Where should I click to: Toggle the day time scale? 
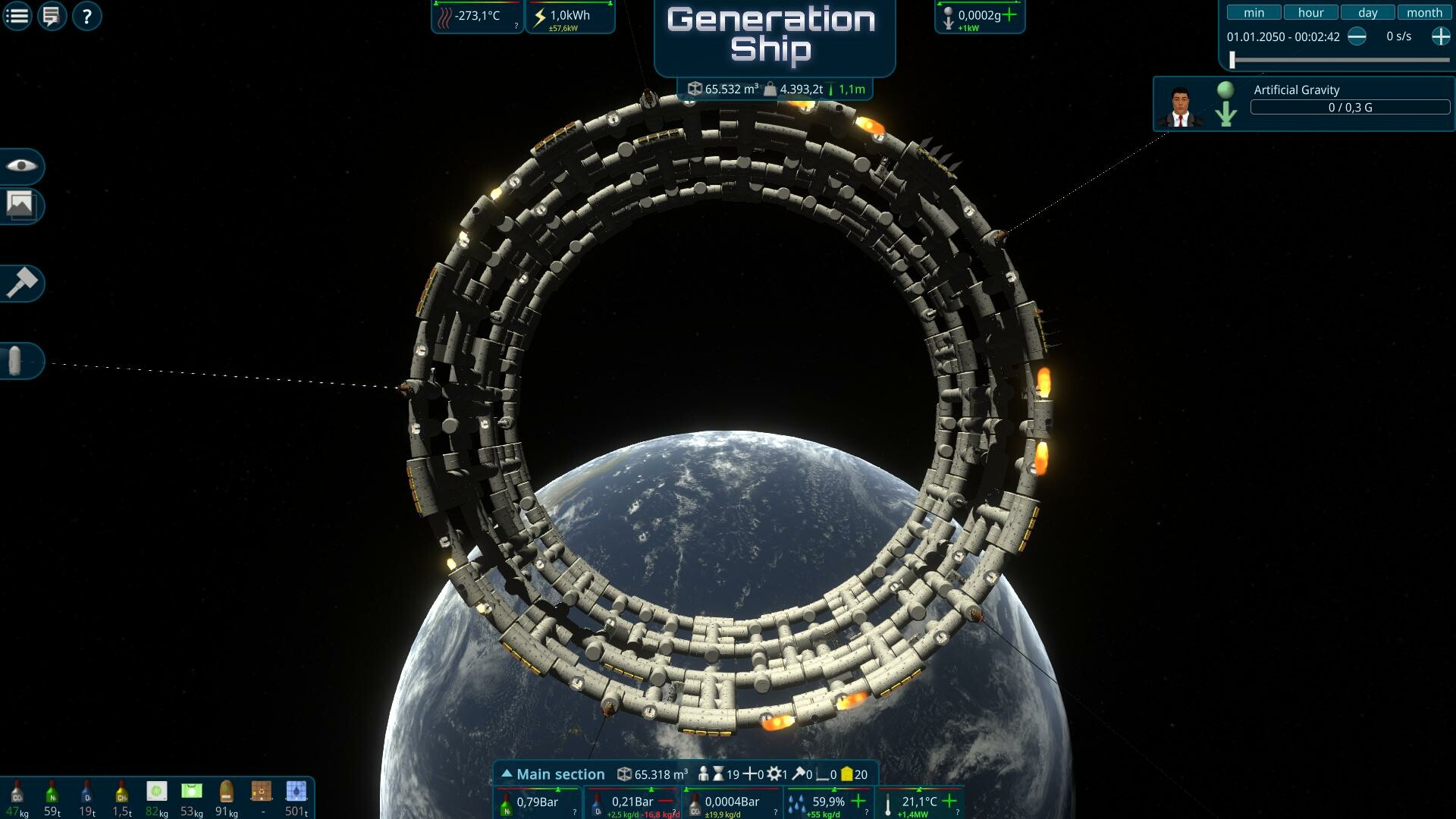1367,12
